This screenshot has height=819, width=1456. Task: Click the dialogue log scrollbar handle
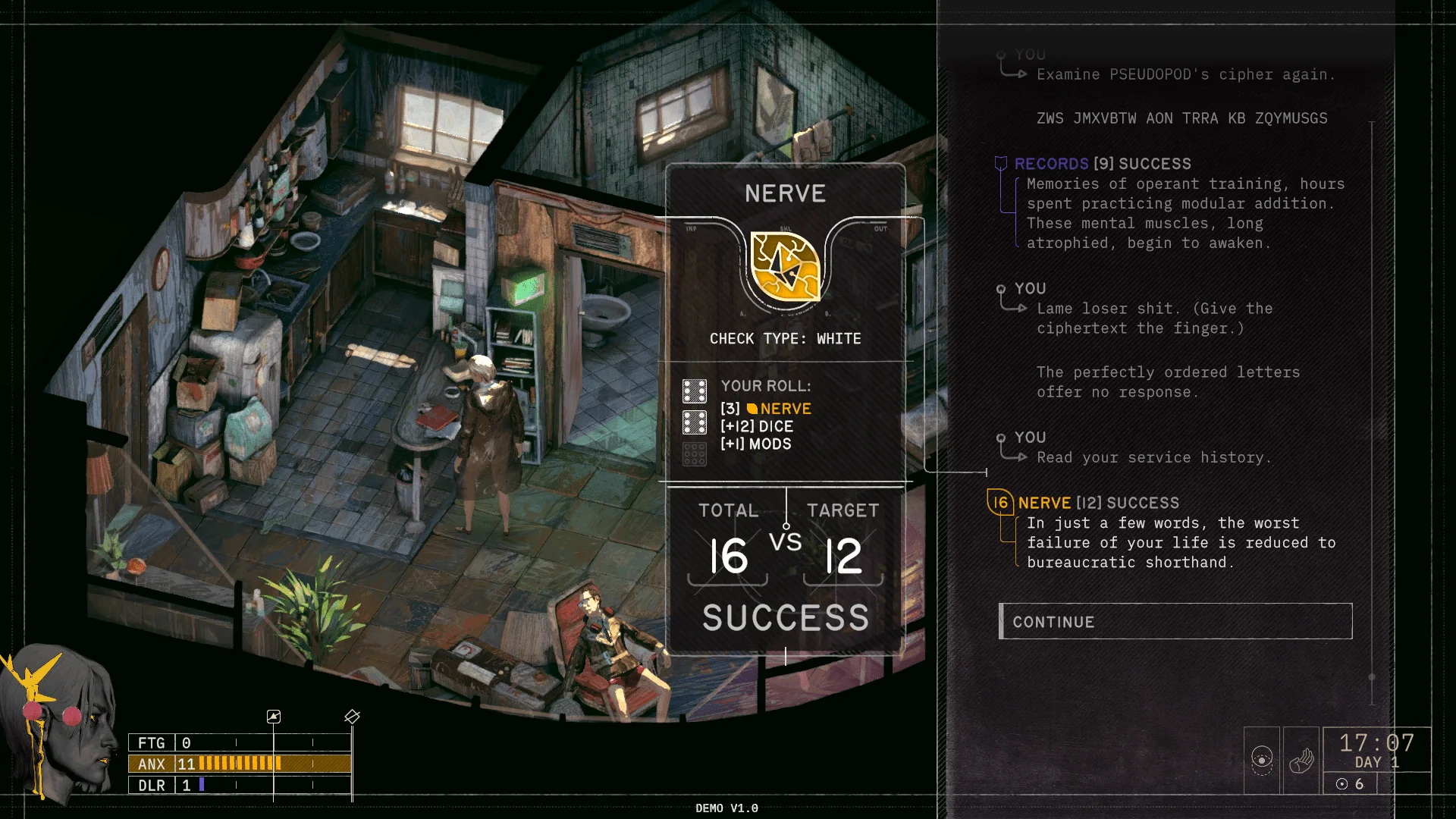(x=1371, y=676)
